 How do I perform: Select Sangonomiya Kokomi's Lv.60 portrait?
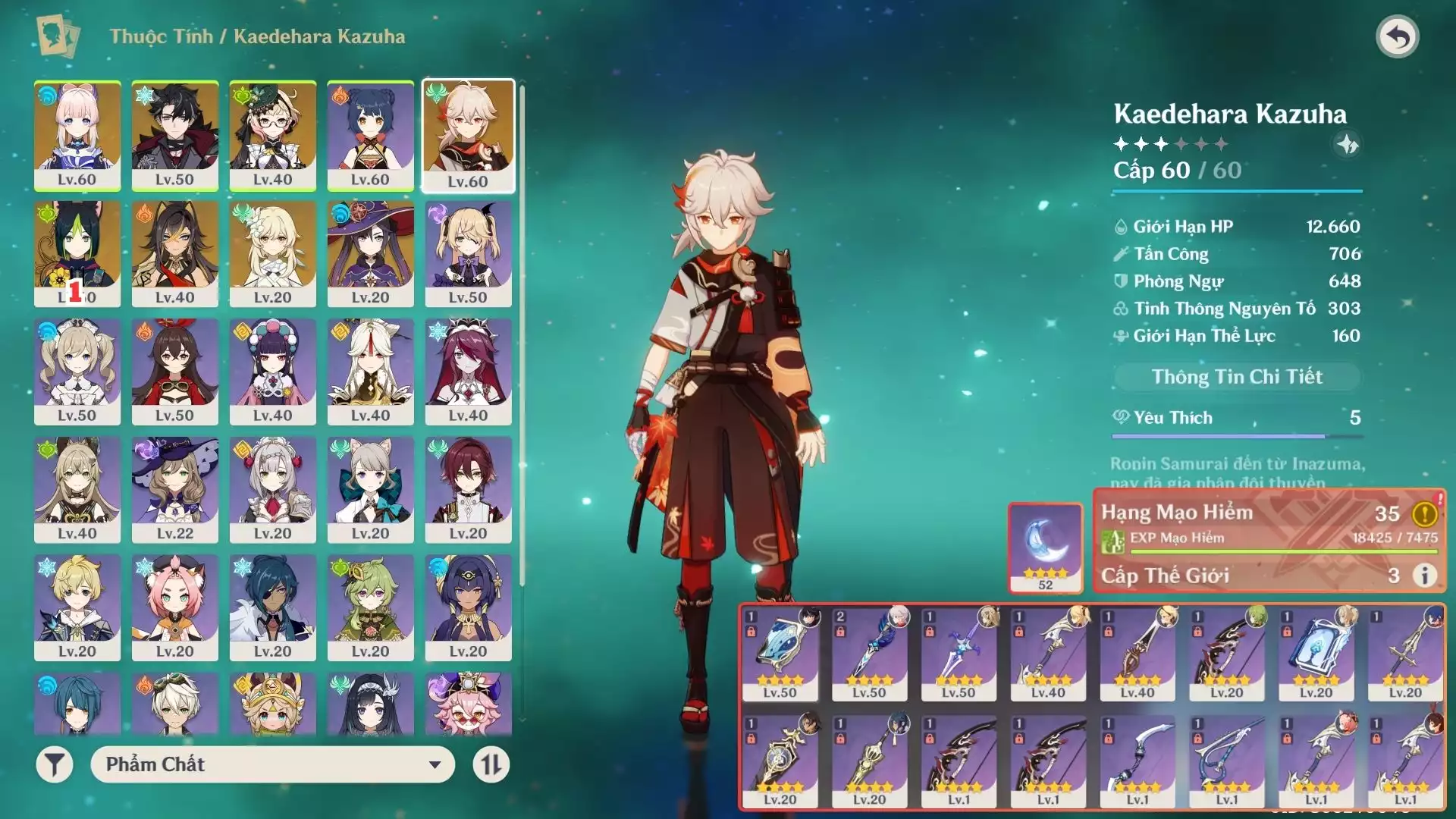(77, 135)
